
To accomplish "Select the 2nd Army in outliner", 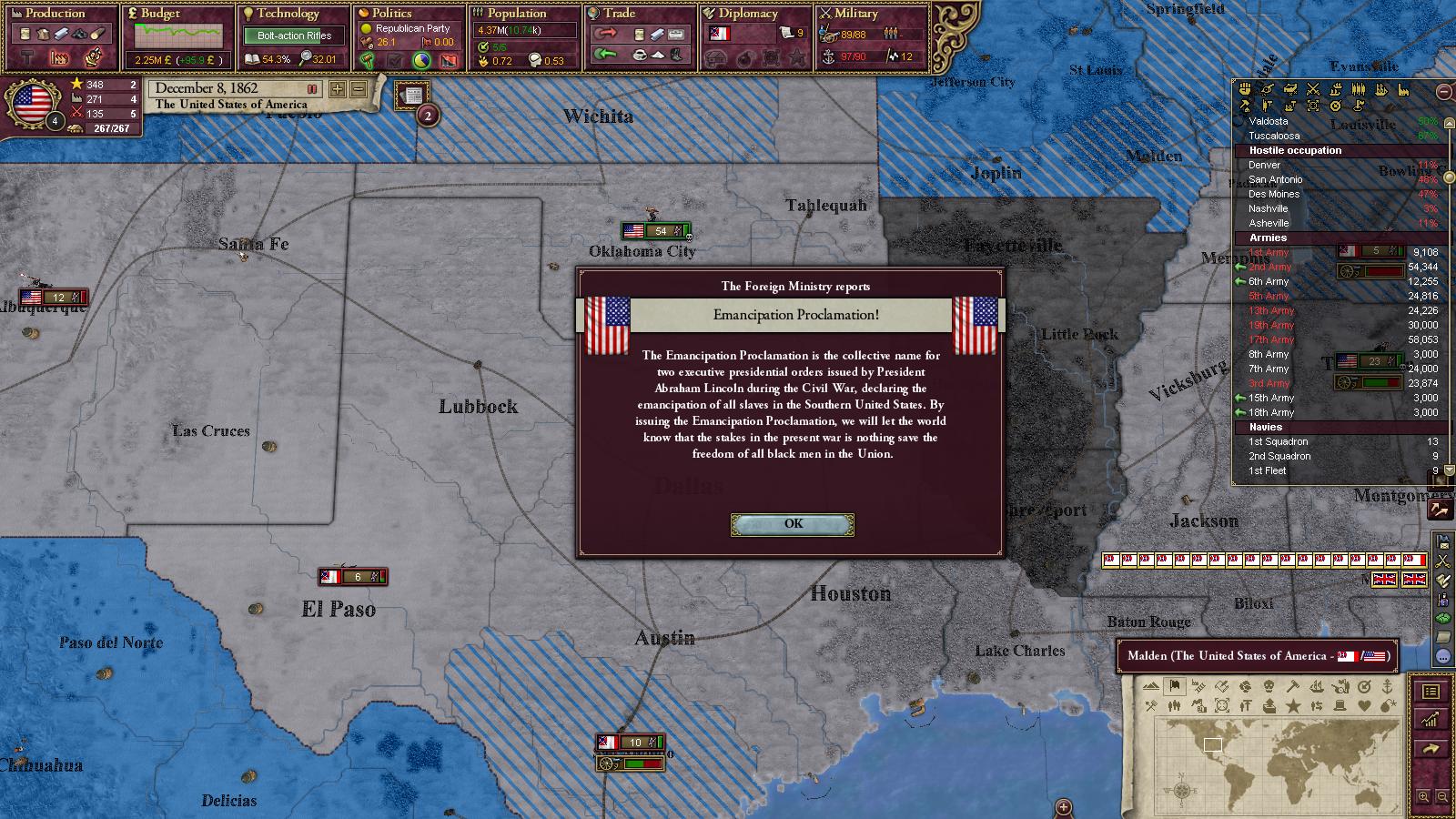I will click(x=1270, y=267).
